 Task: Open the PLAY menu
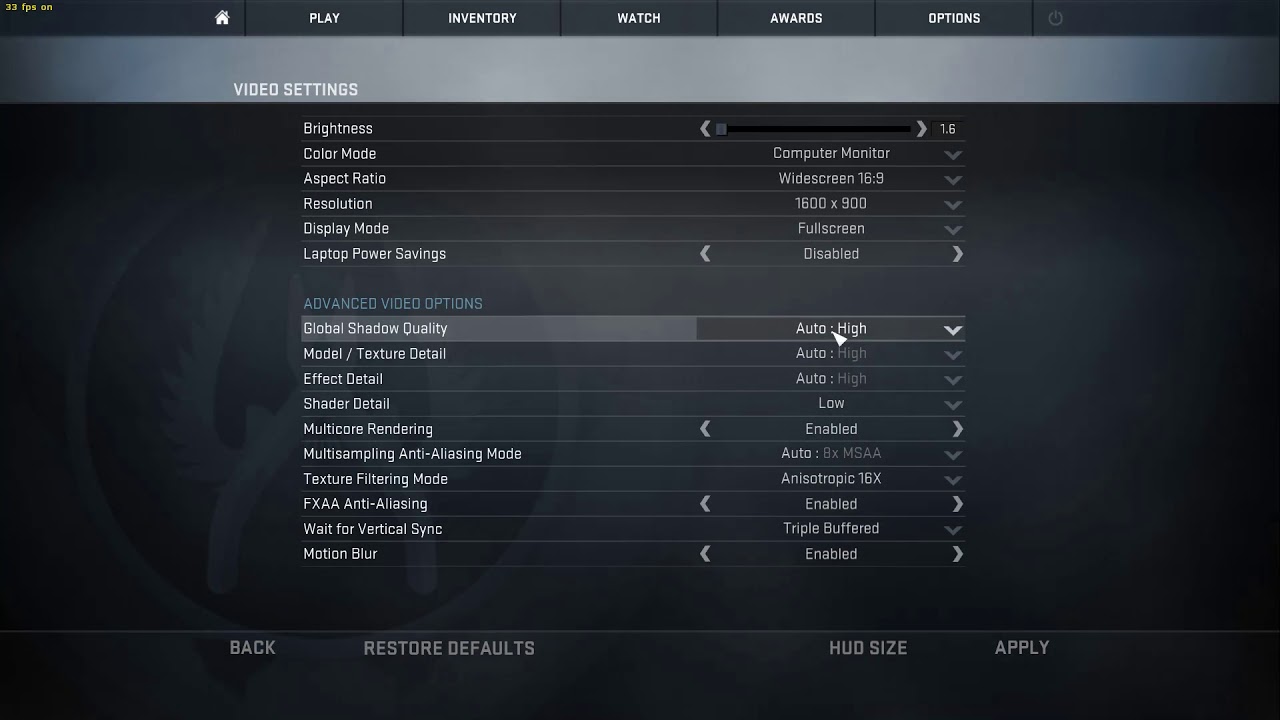(323, 17)
